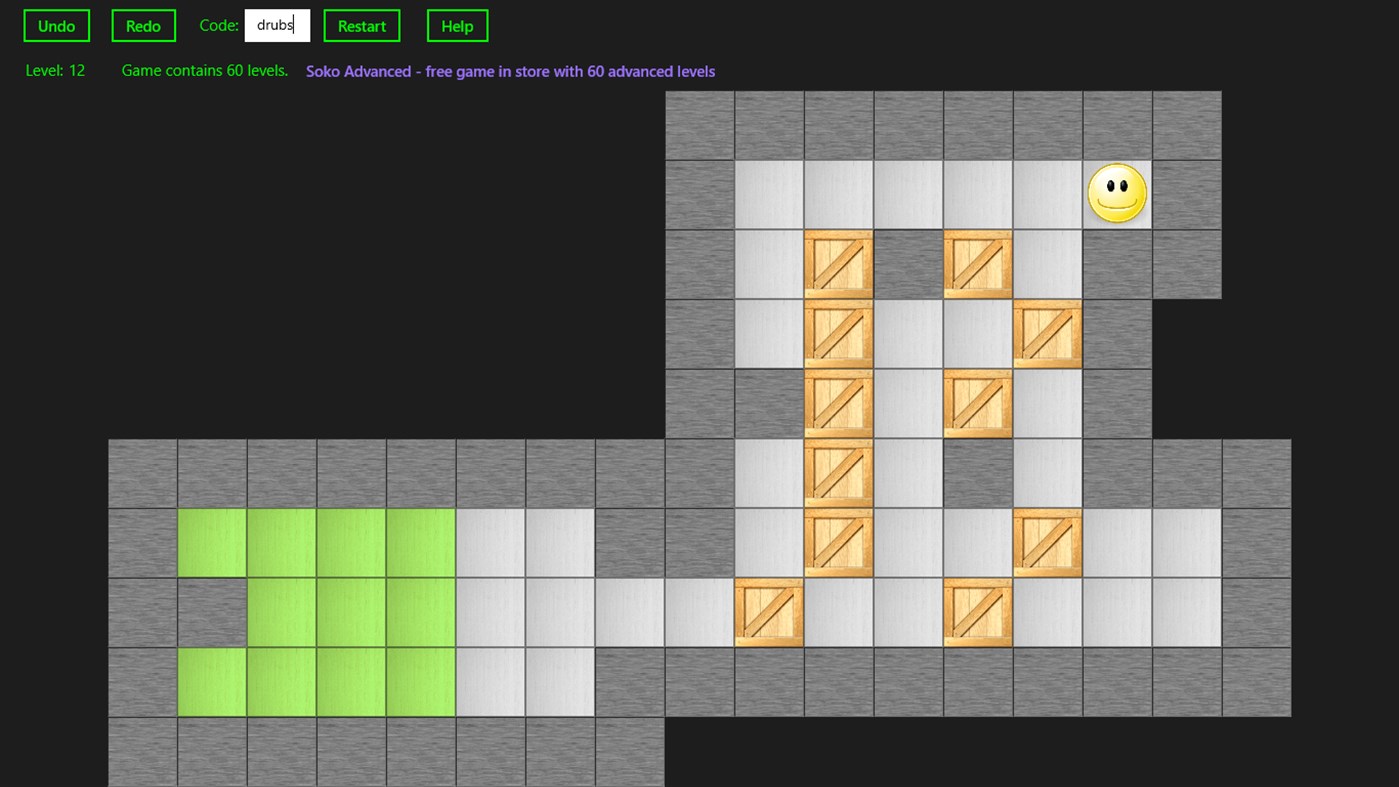This screenshot has width=1399, height=787.
Task: Click the top-left green target tile
Action: (x=211, y=543)
